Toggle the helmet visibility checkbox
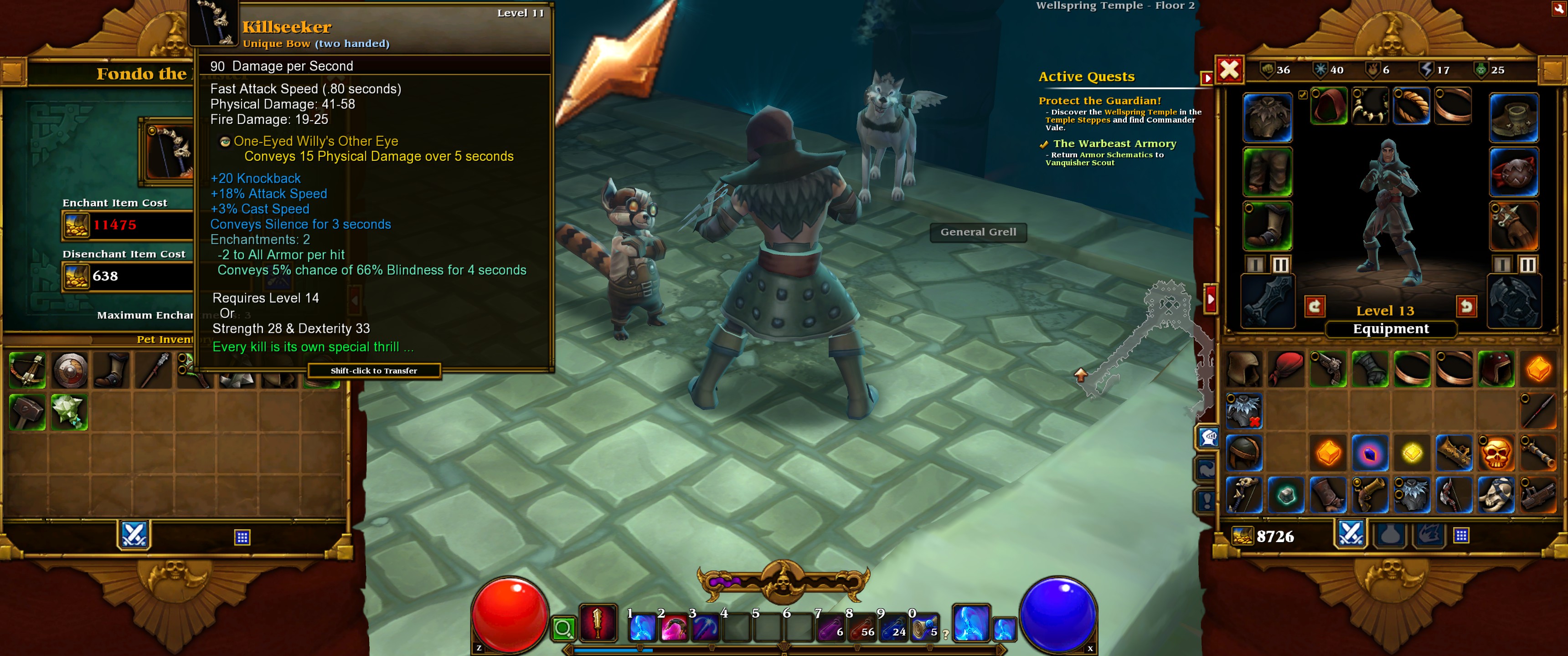The image size is (1568, 656). [1303, 95]
